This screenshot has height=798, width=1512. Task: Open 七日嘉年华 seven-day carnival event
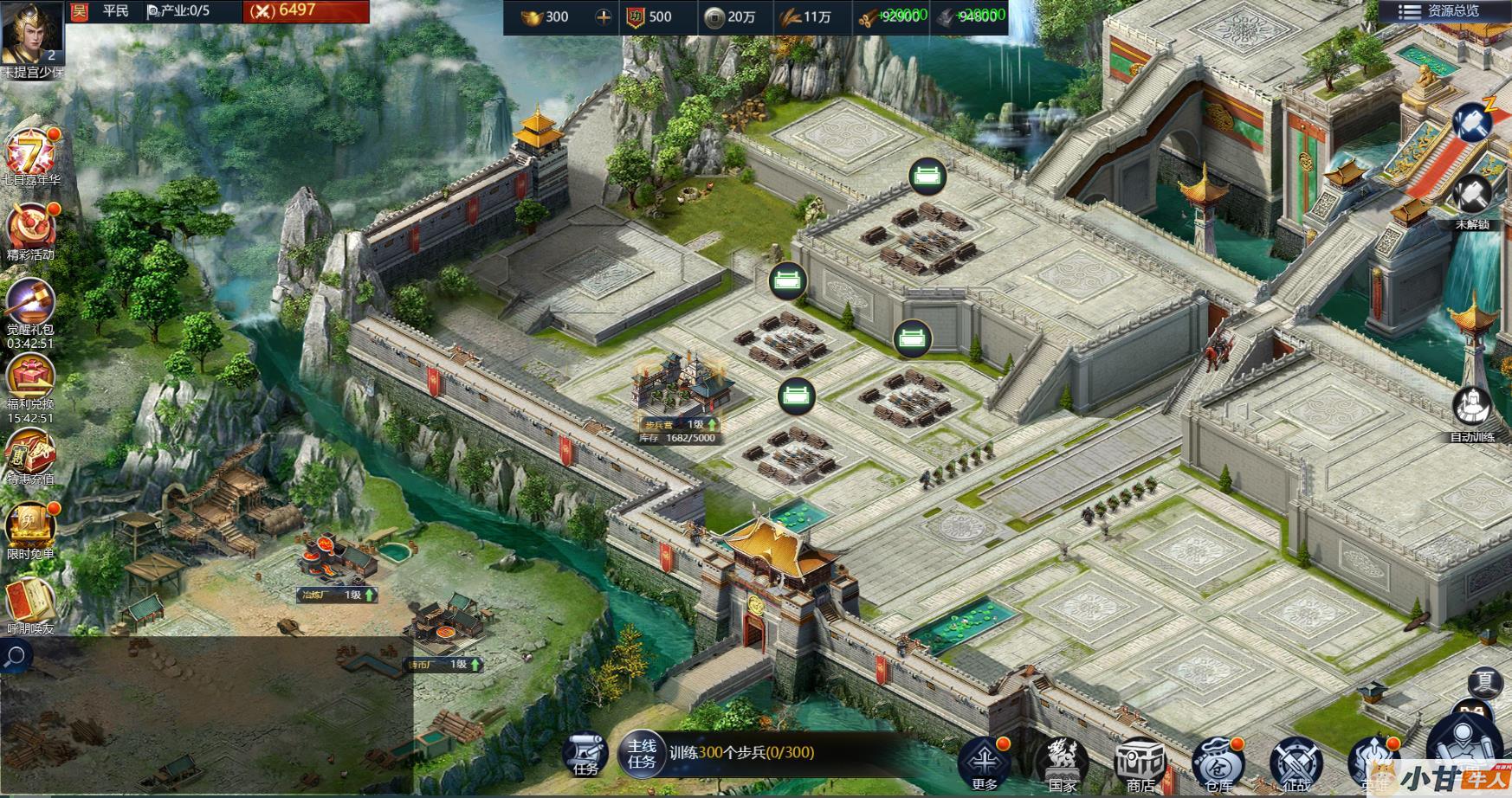point(31,154)
